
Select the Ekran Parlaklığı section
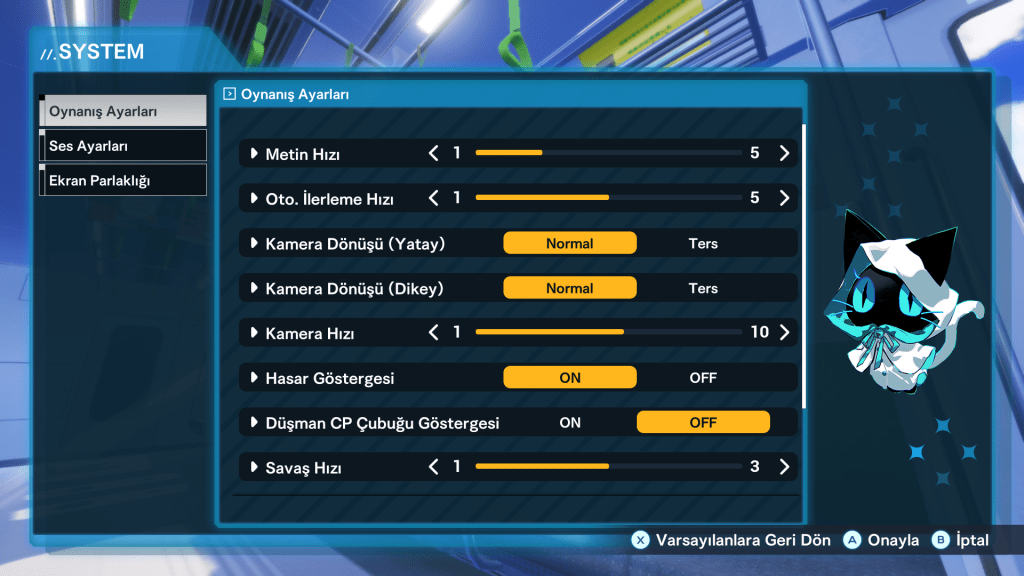(122, 180)
